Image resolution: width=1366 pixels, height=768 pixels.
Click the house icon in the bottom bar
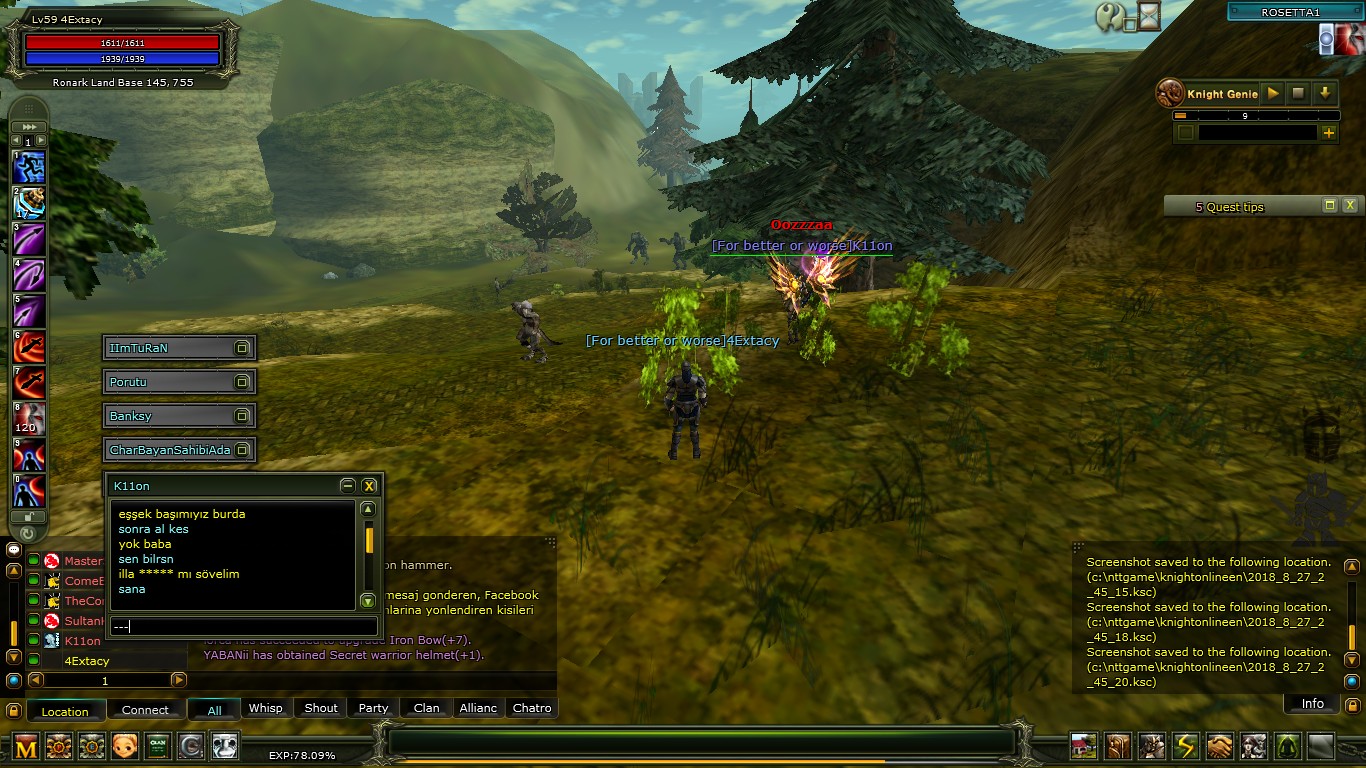pos(1083,746)
